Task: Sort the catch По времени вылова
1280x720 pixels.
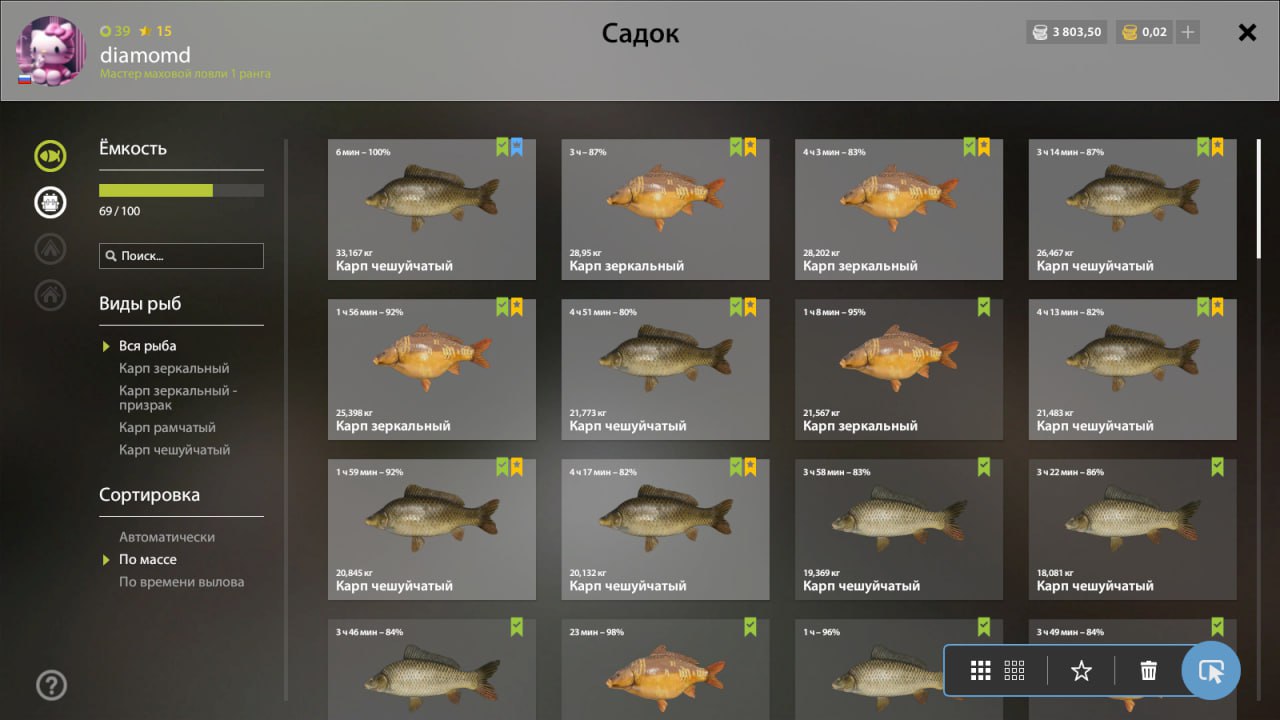Action: (181, 582)
